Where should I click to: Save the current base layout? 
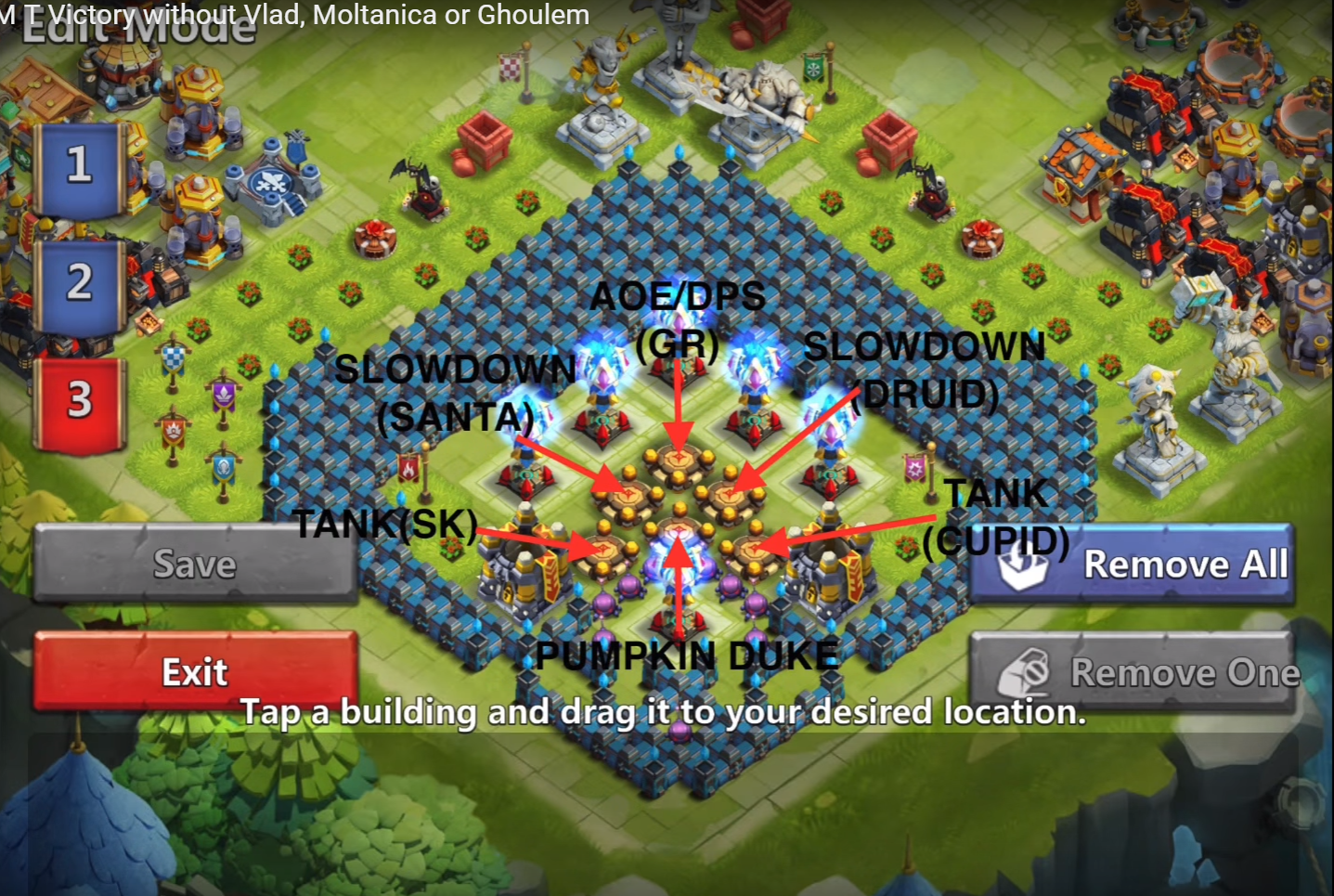point(195,564)
